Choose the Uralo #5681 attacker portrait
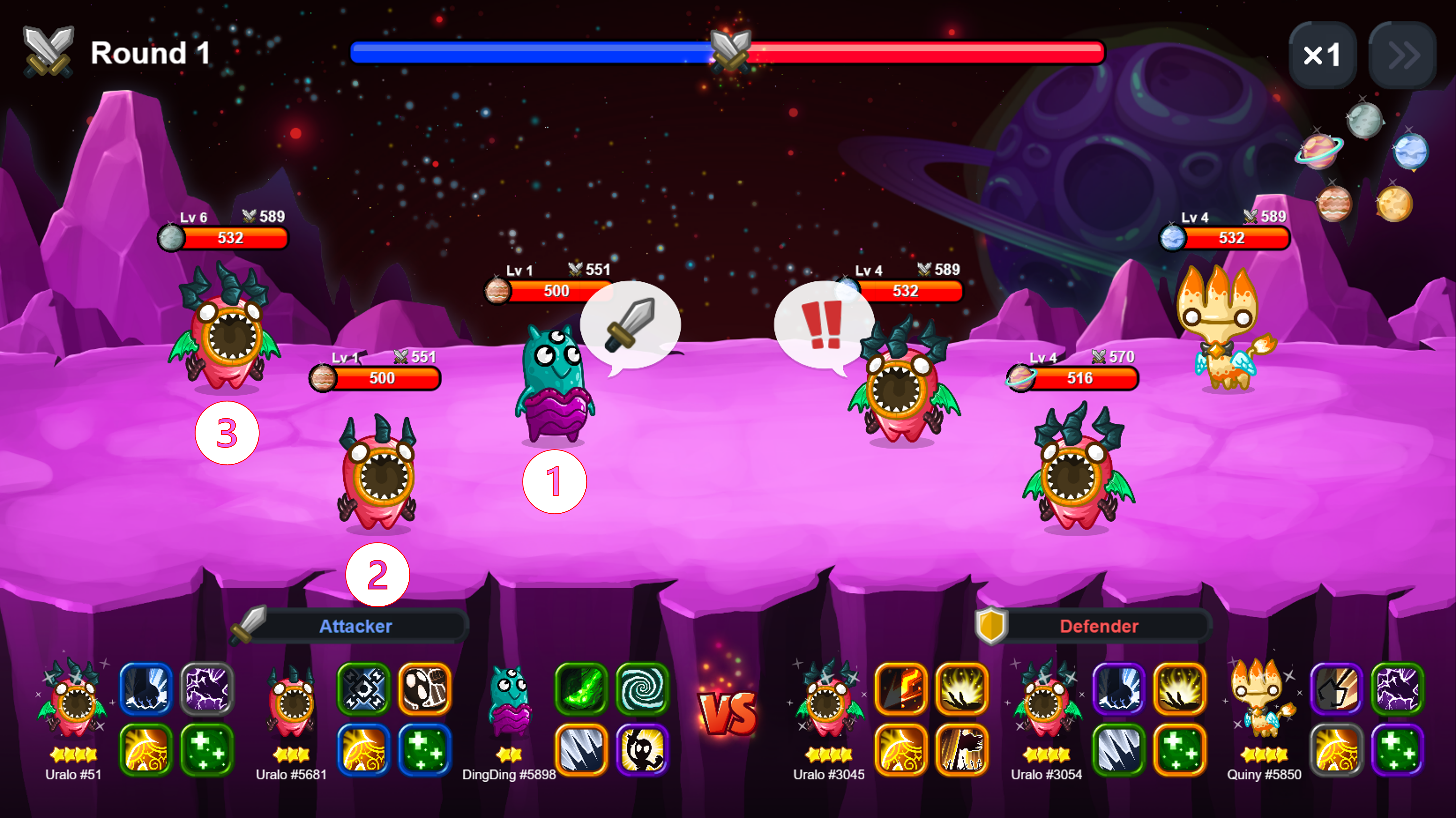 point(291,701)
